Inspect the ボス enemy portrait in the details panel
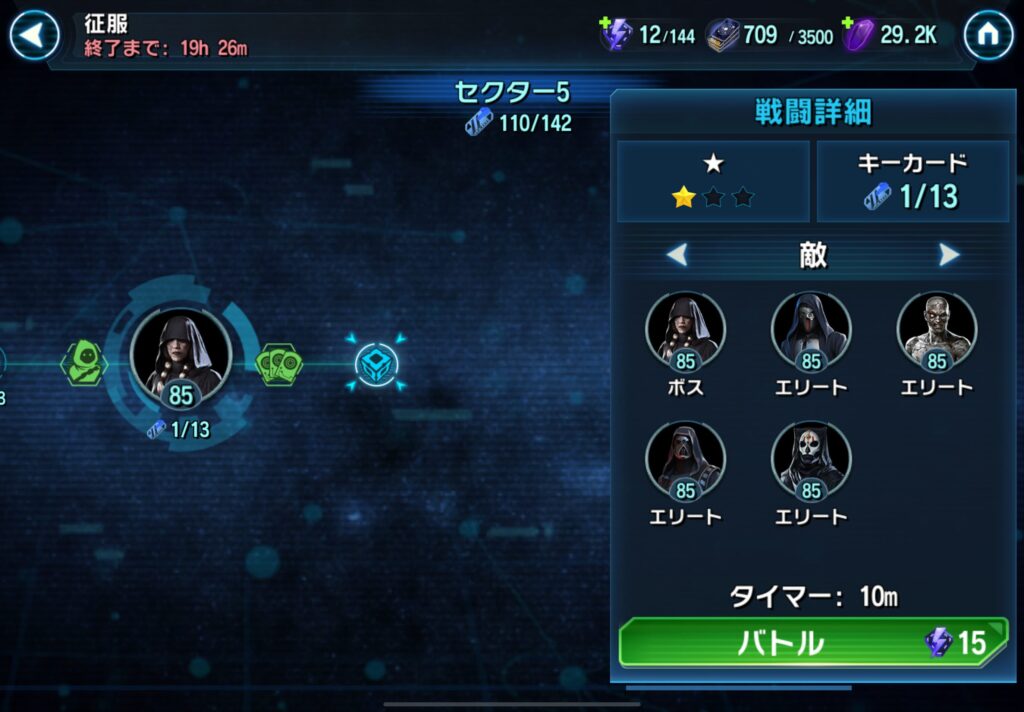The width and height of the screenshot is (1024, 712). (685, 328)
